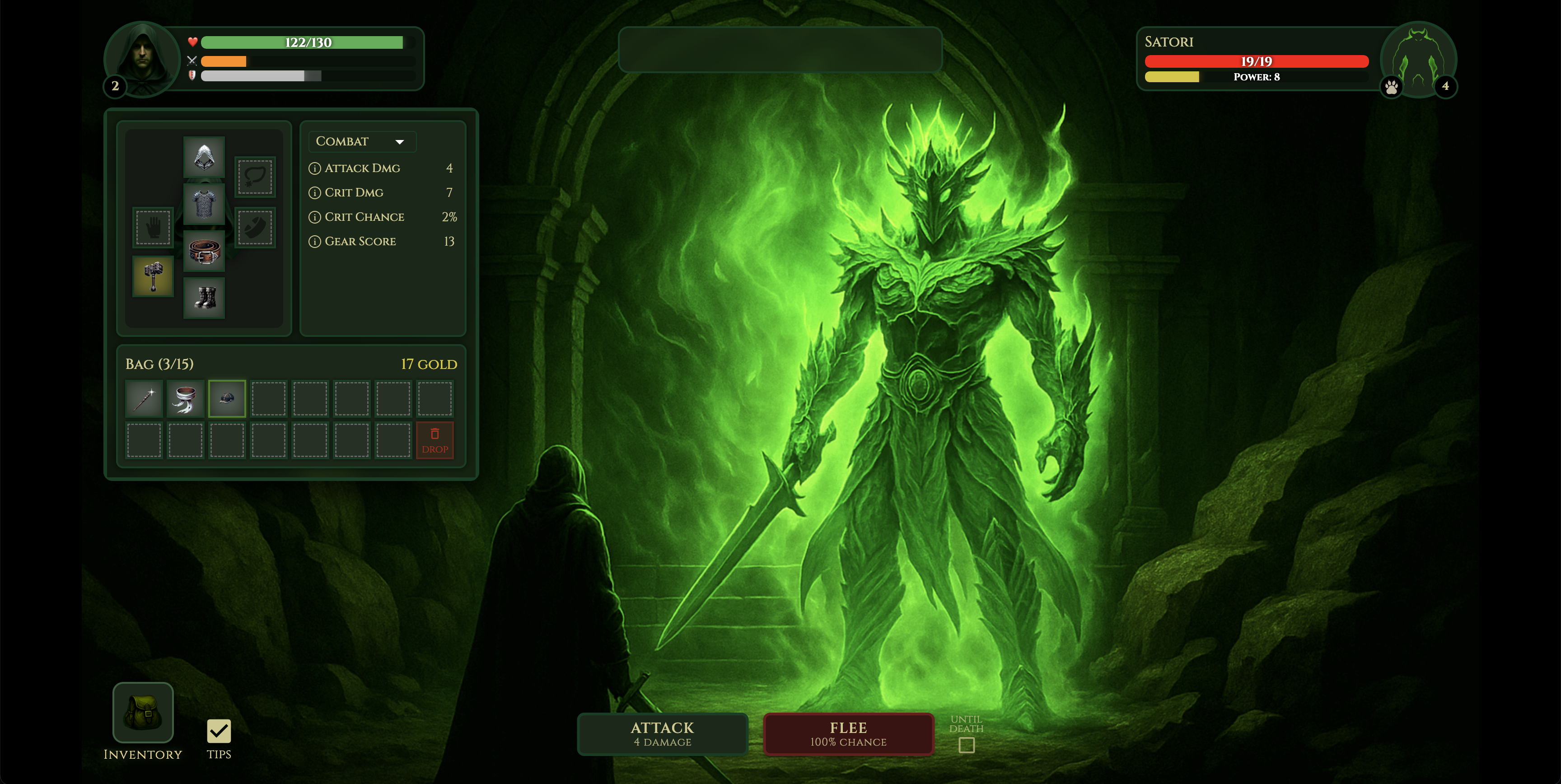The width and height of the screenshot is (1561, 784).
Task: Show info for Crit Chance stat
Action: click(314, 217)
